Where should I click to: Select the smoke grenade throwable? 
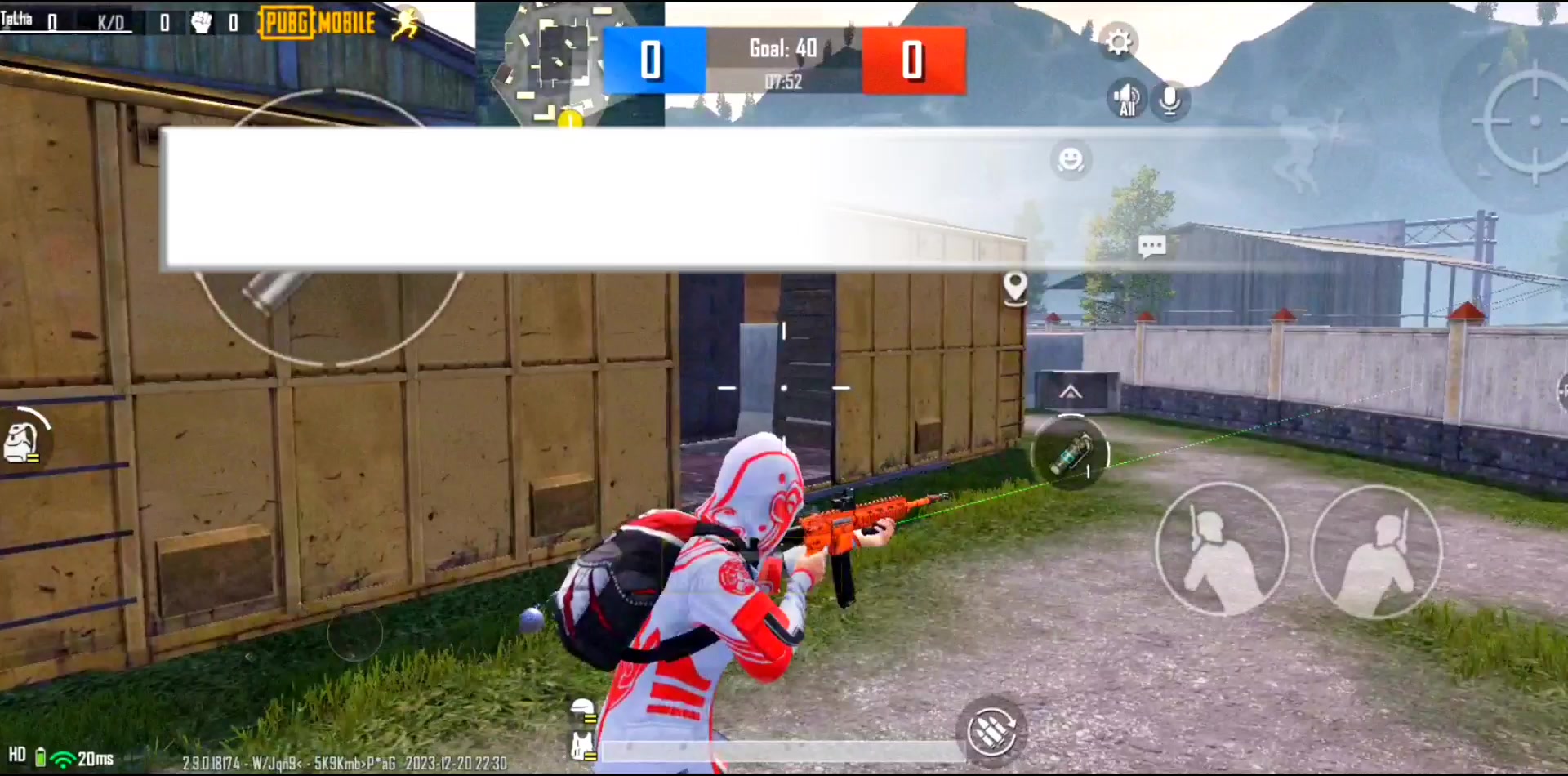1070,453
